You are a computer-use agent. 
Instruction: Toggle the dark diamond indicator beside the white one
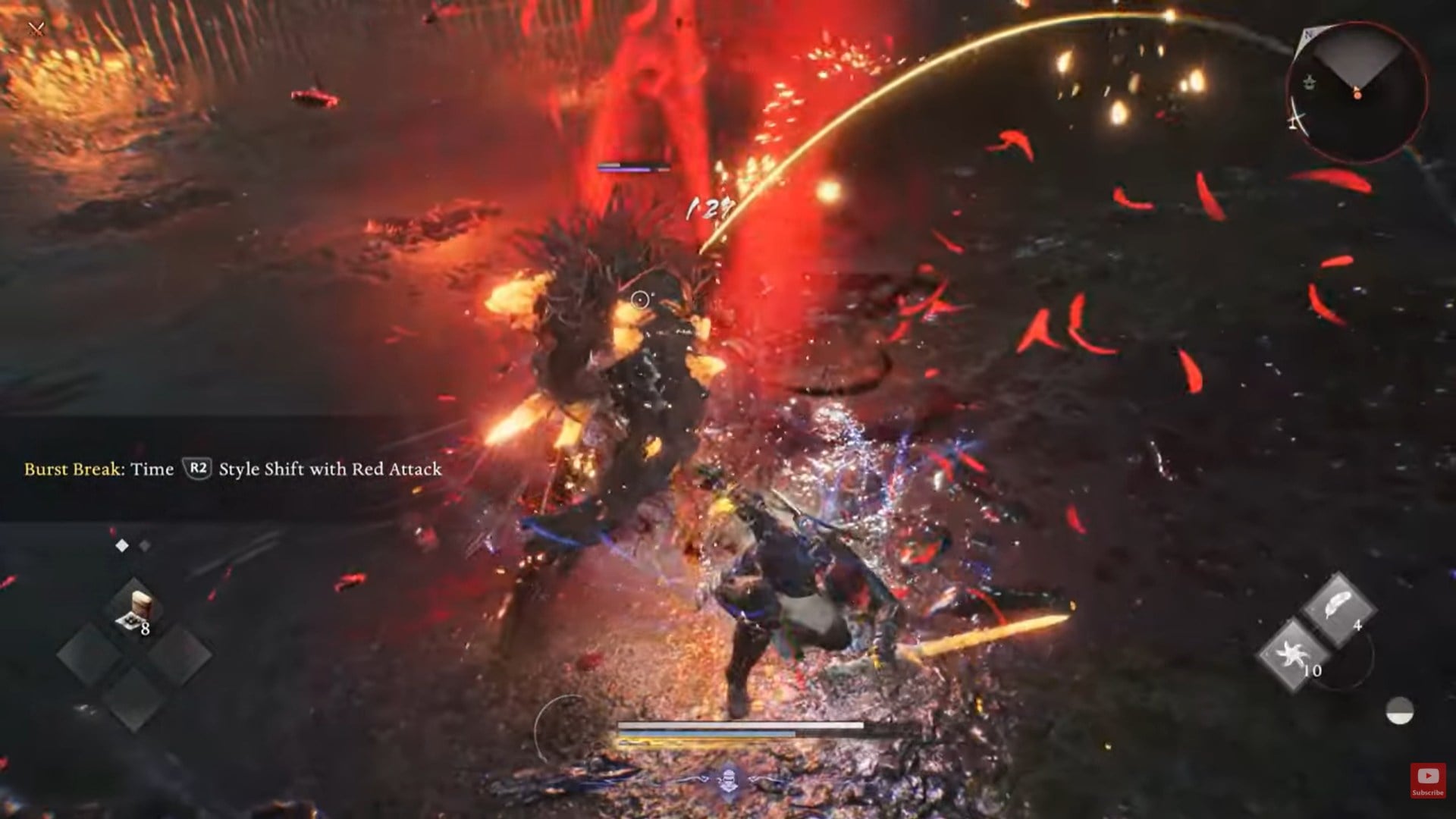pos(144,544)
